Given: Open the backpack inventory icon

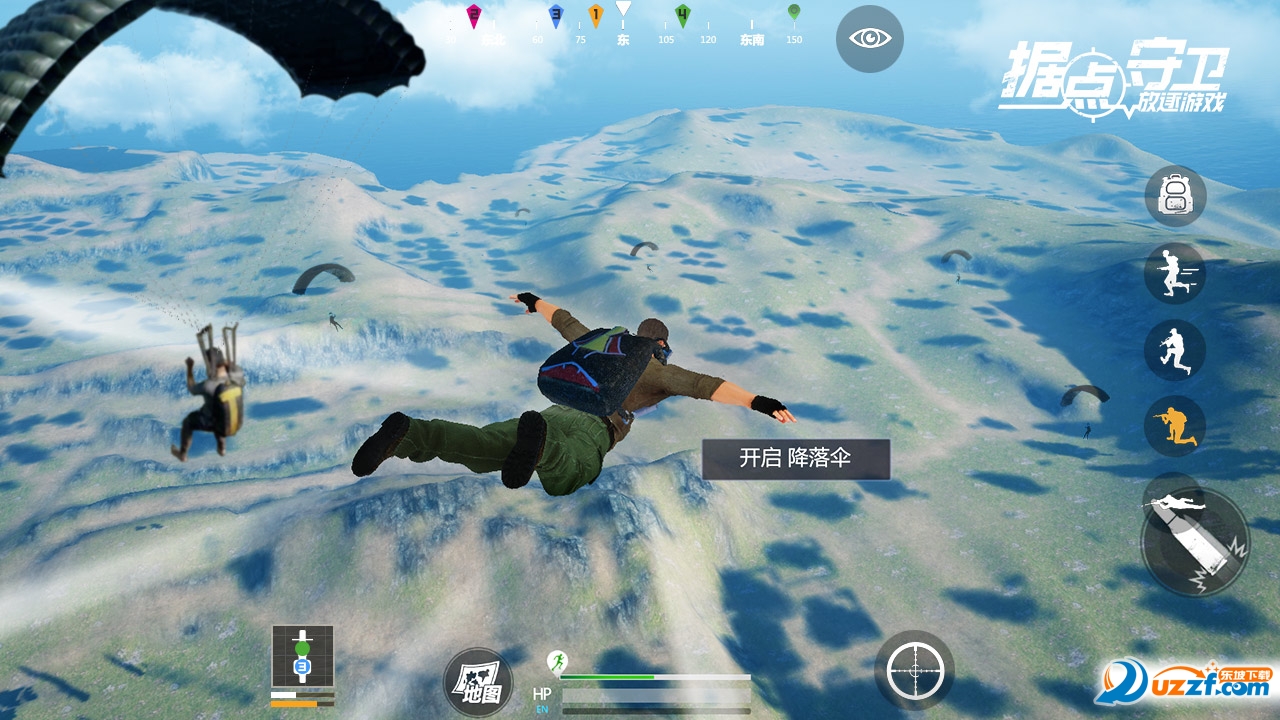Looking at the screenshot, I should tap(1174, 196).
